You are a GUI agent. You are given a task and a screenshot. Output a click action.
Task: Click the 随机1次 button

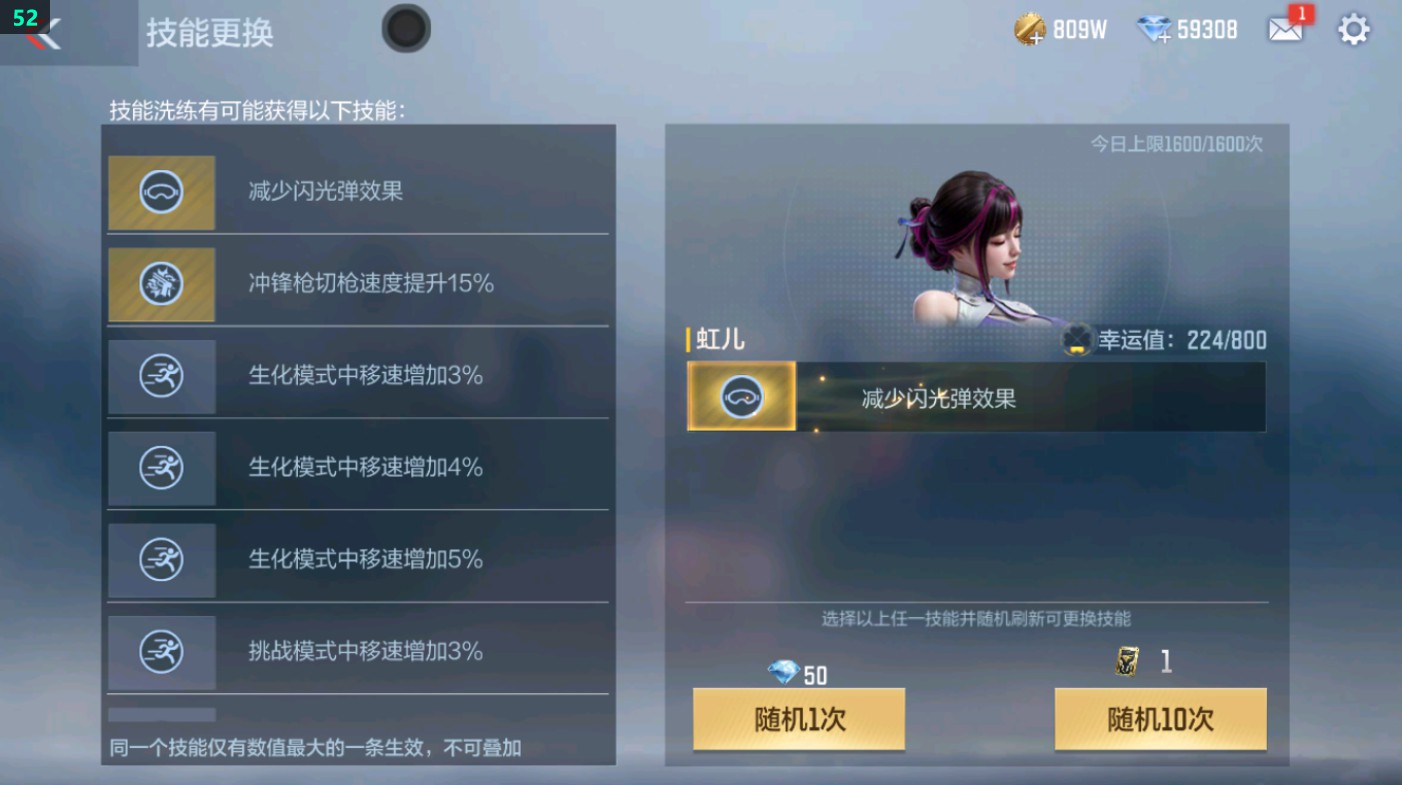click(x=797, y=719)
